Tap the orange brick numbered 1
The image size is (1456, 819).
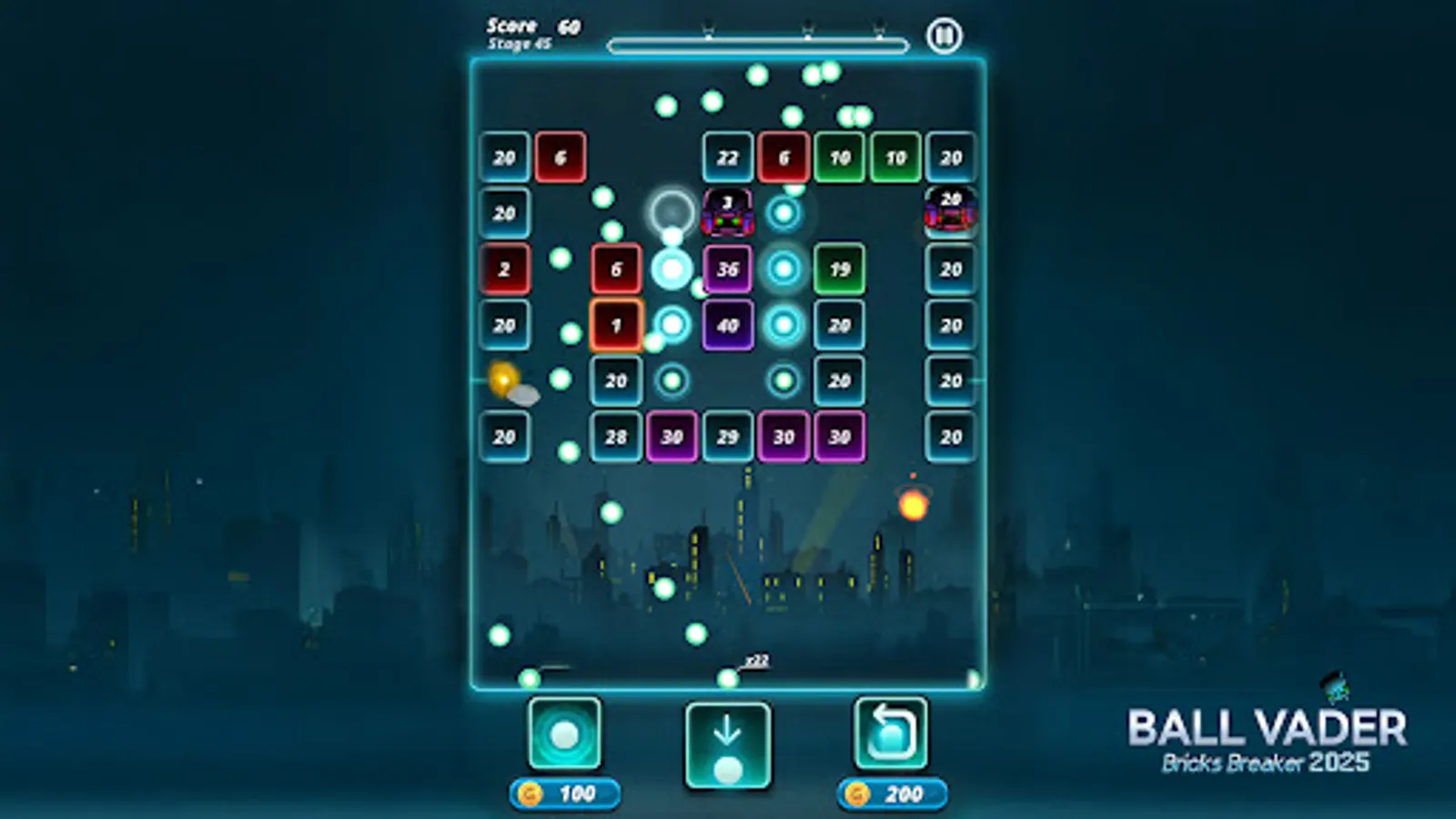615,324
